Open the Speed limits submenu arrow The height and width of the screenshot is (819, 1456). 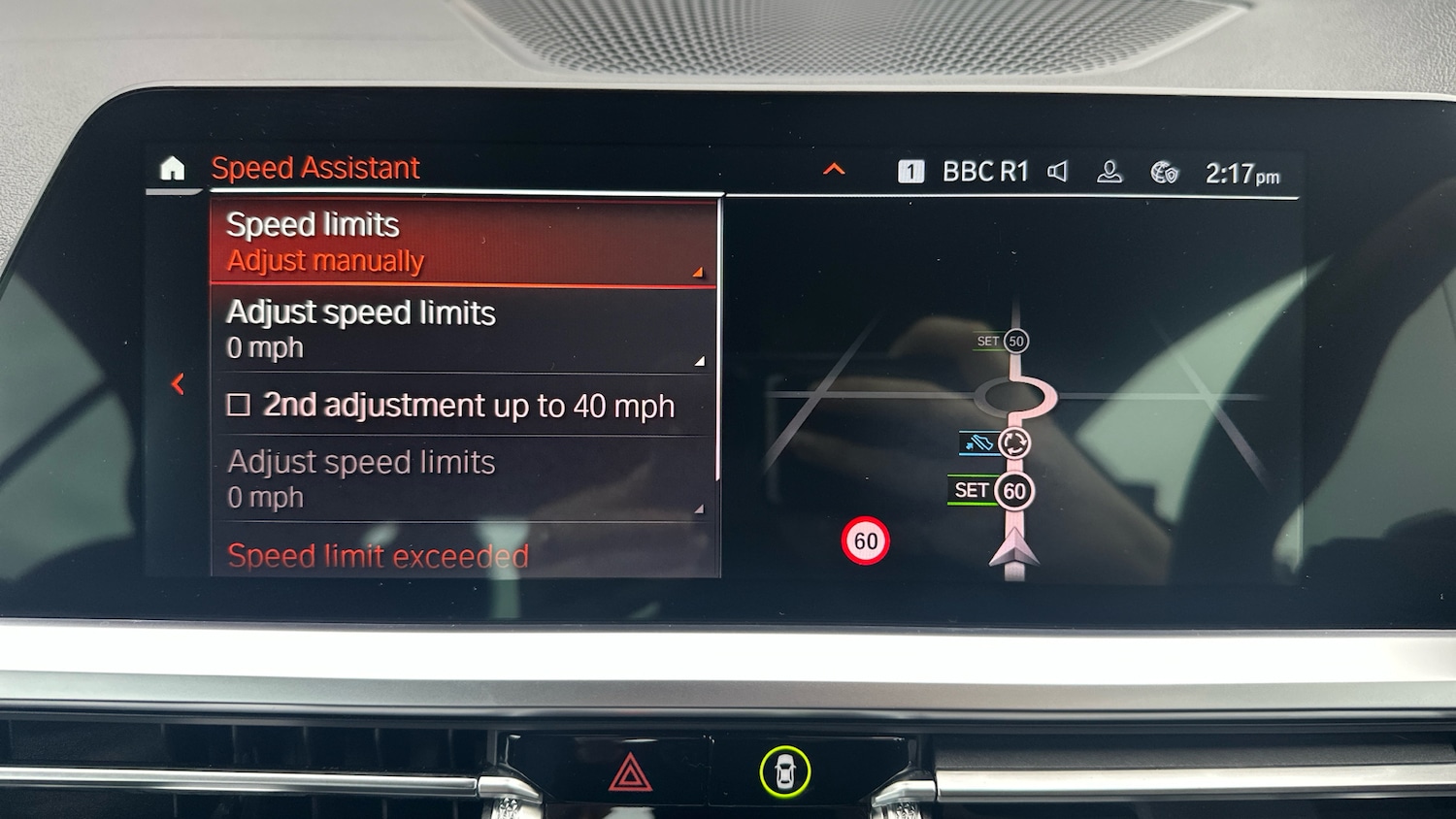[x=697, y=274]
